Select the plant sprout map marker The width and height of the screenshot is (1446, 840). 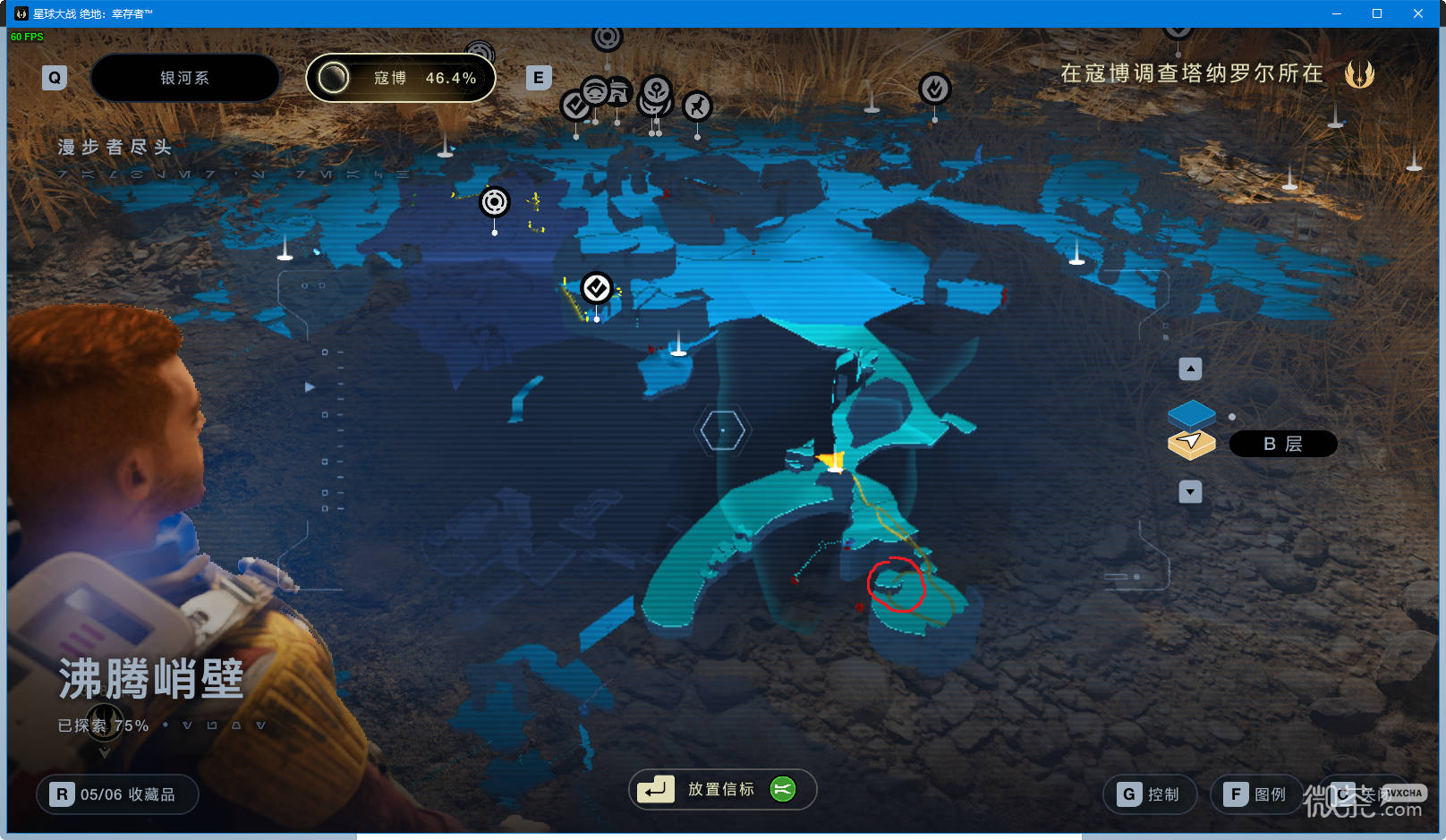(657, 89)
